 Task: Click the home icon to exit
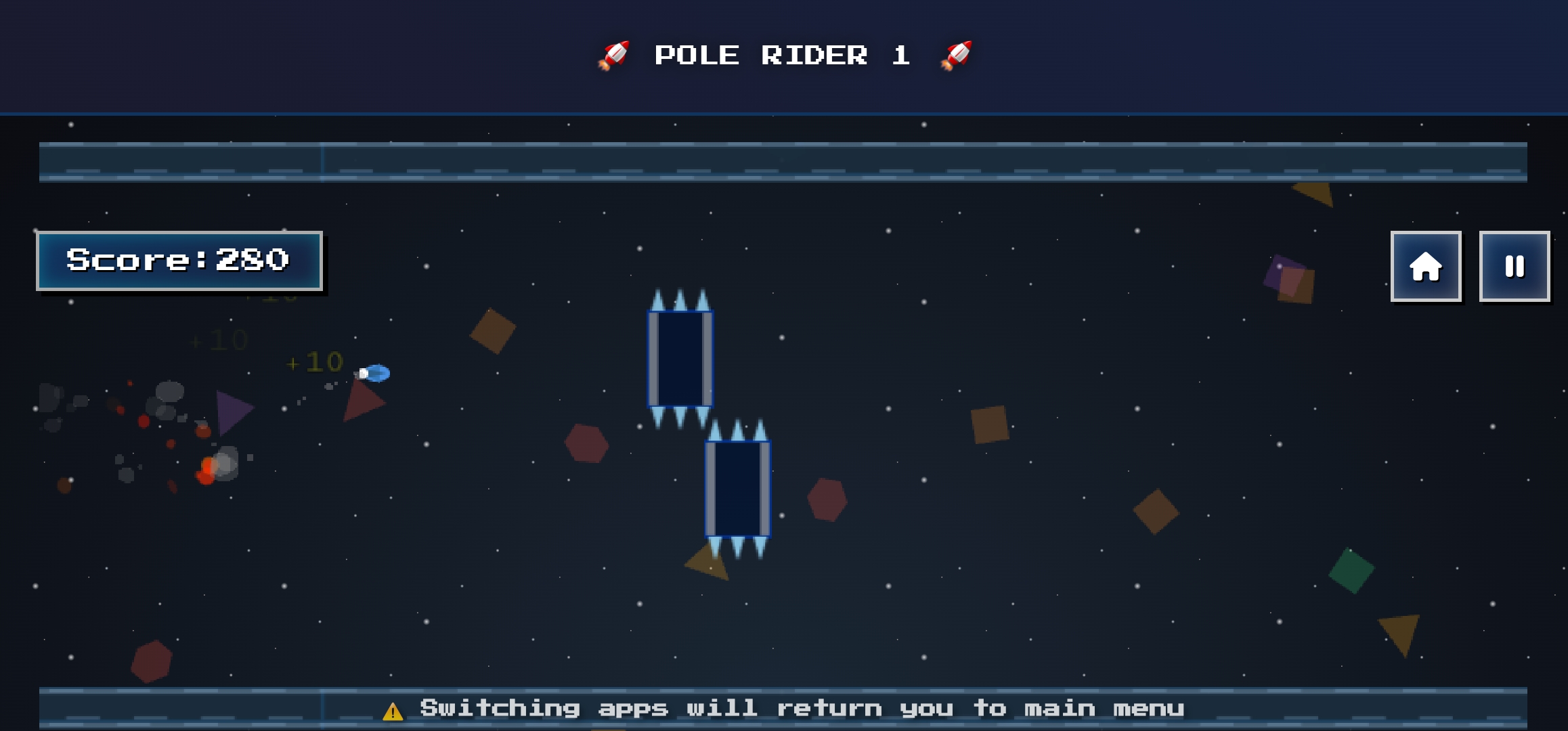1425,266
